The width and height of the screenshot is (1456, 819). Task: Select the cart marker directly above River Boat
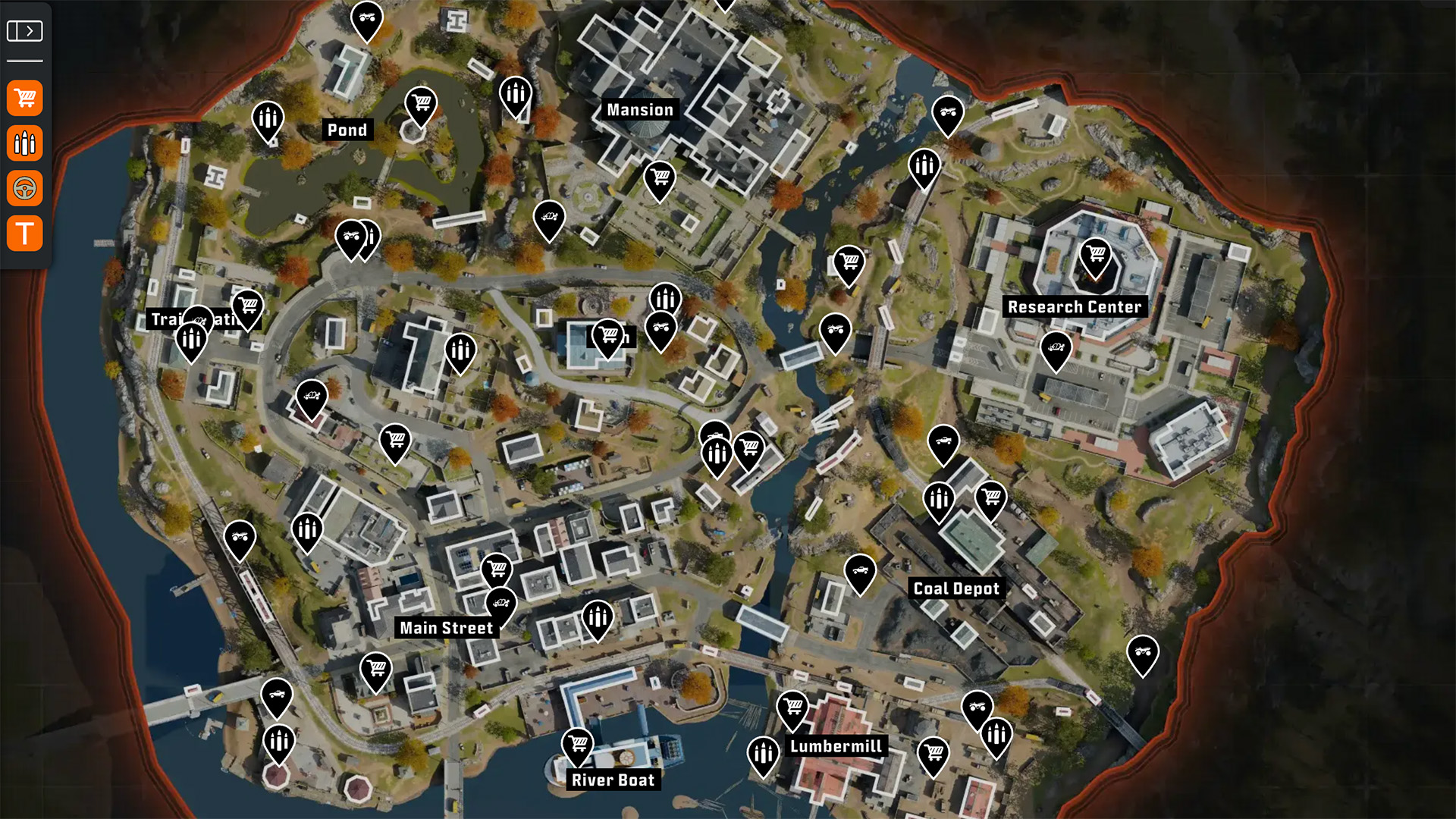coord(578,744)
